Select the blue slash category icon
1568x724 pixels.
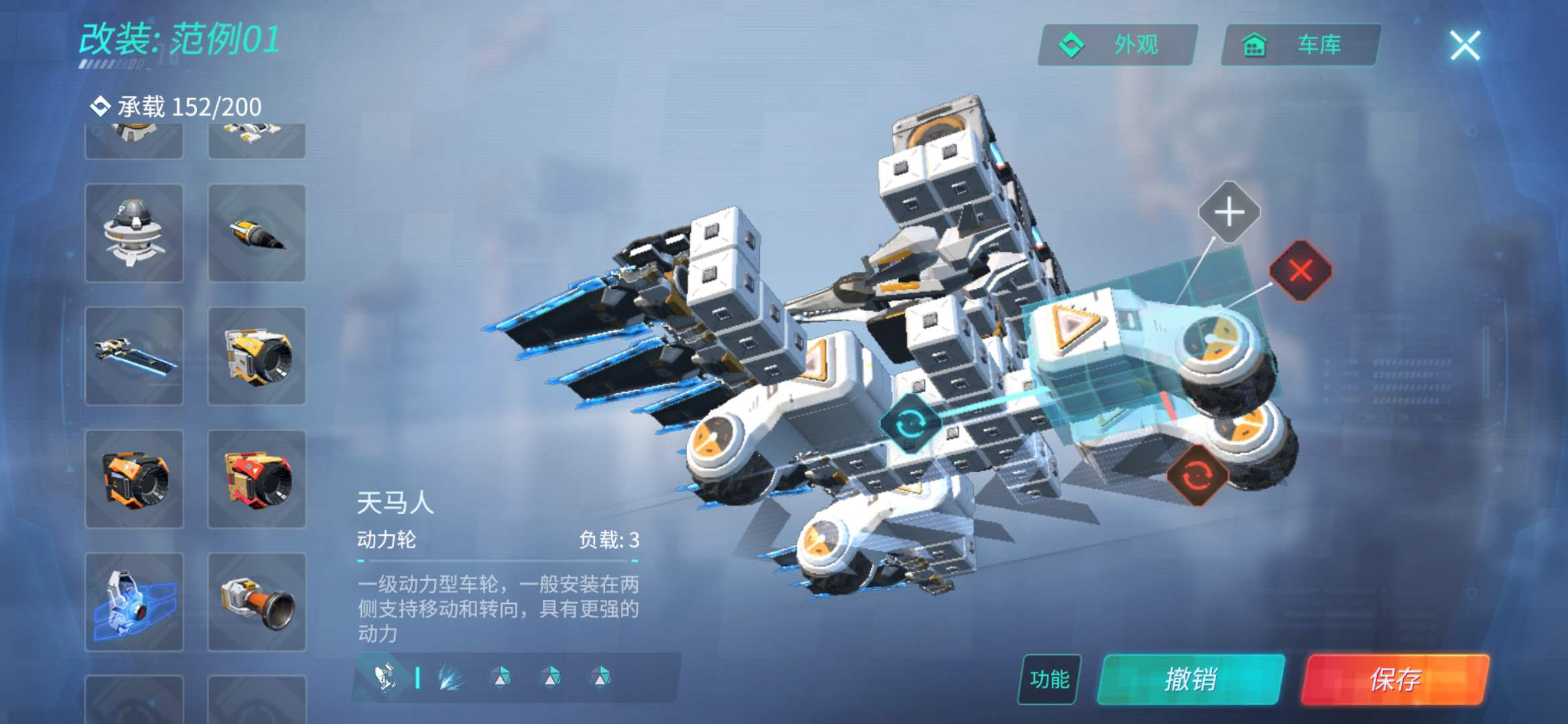coord(451,678)
